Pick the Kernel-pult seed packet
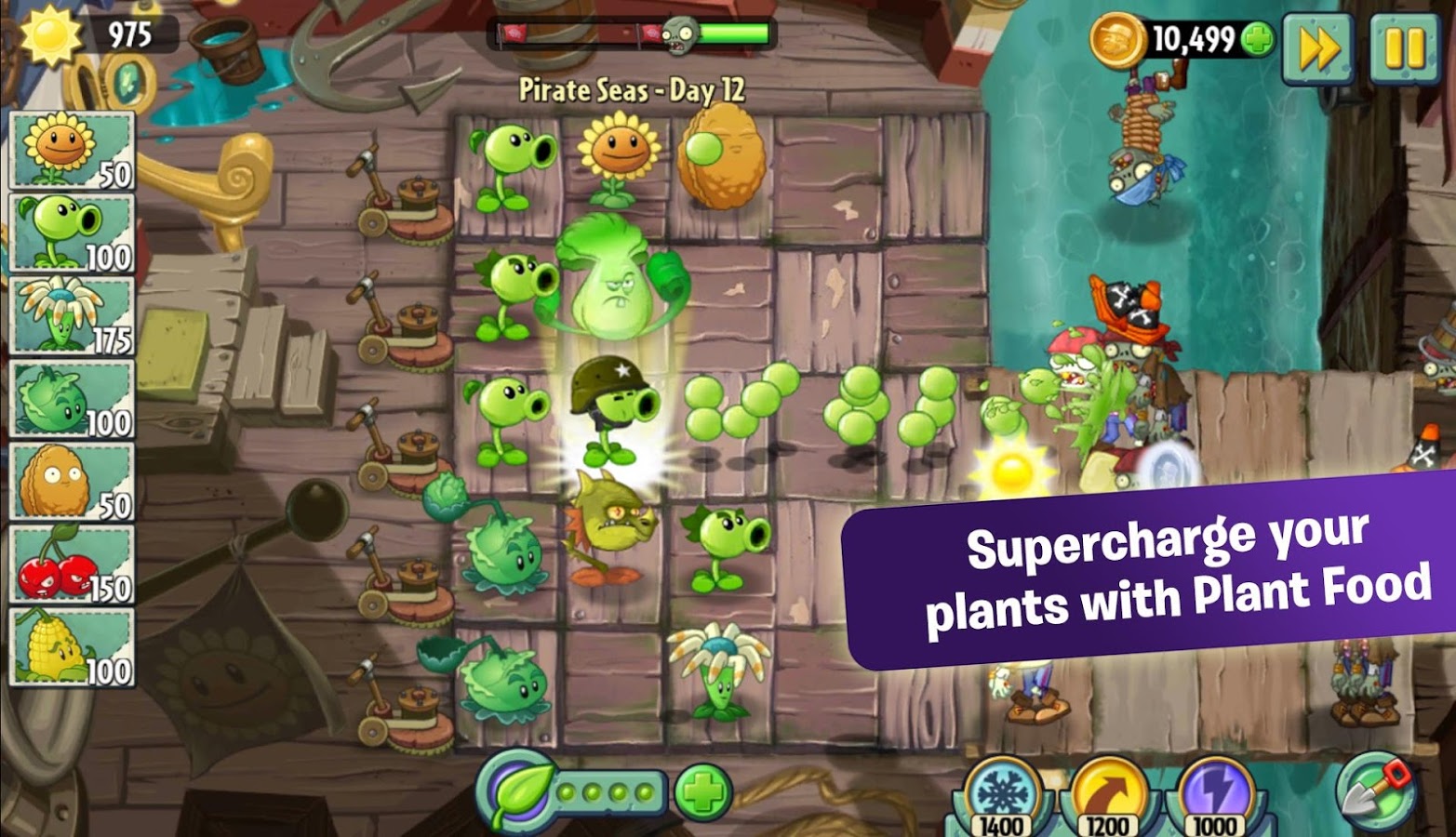1456x837 pixels. [70, 646]
